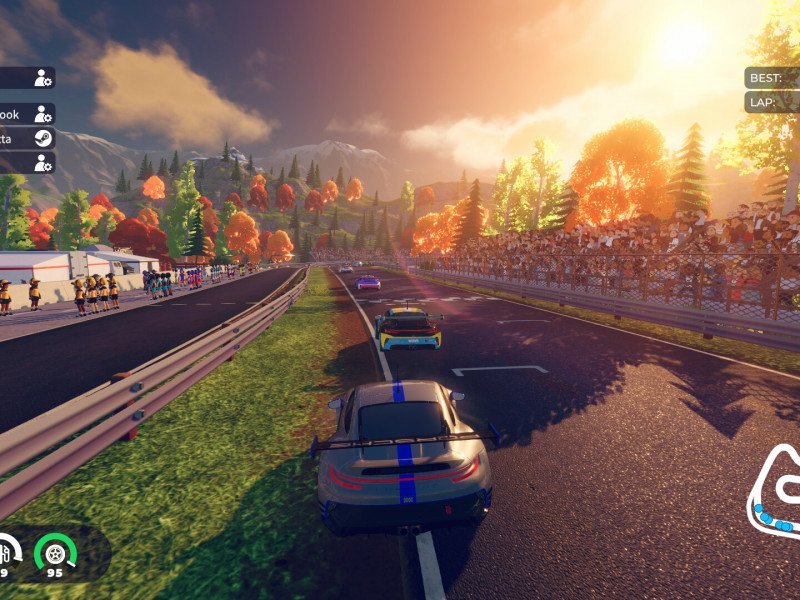Open the track minimap

(776, 495)
